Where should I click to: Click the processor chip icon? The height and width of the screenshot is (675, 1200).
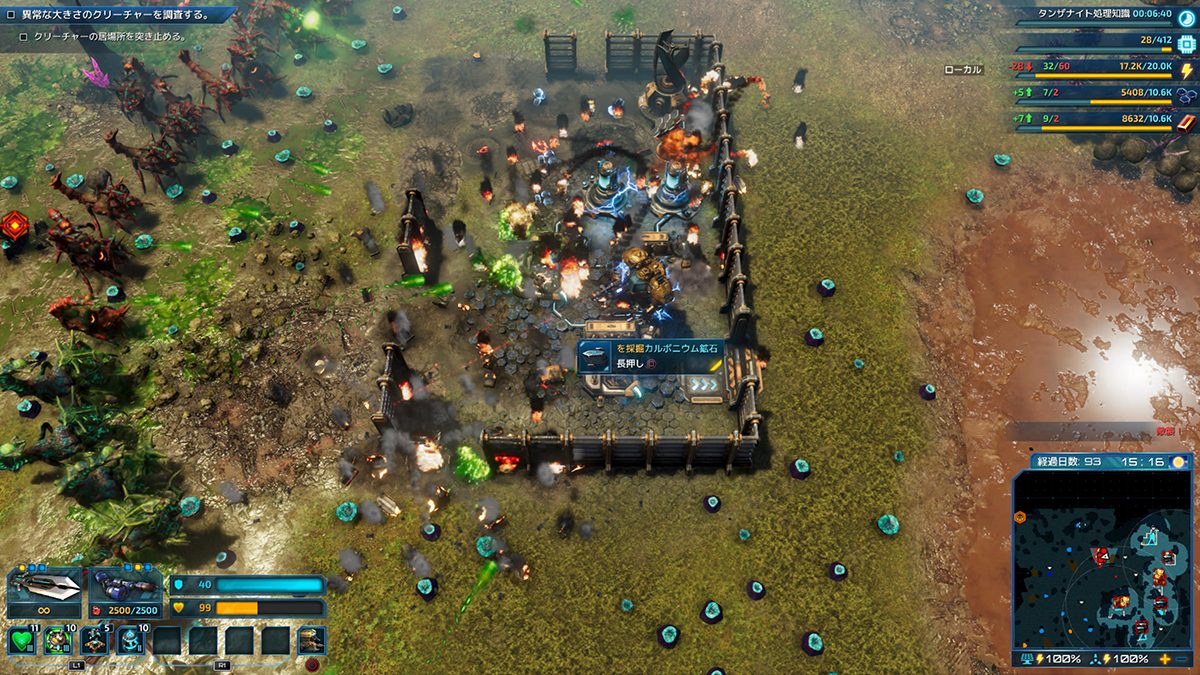(1187, 44)
